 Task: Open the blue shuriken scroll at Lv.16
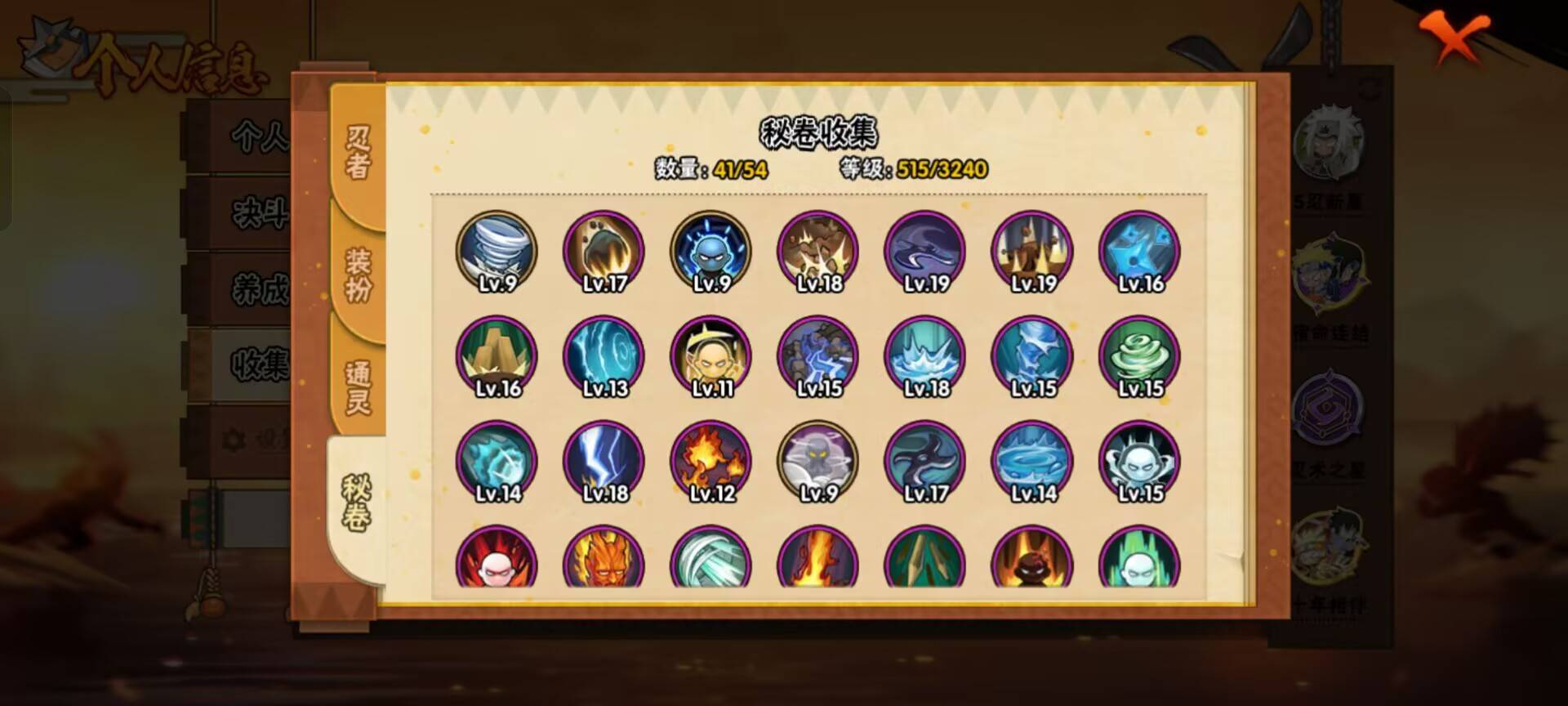1138,252
